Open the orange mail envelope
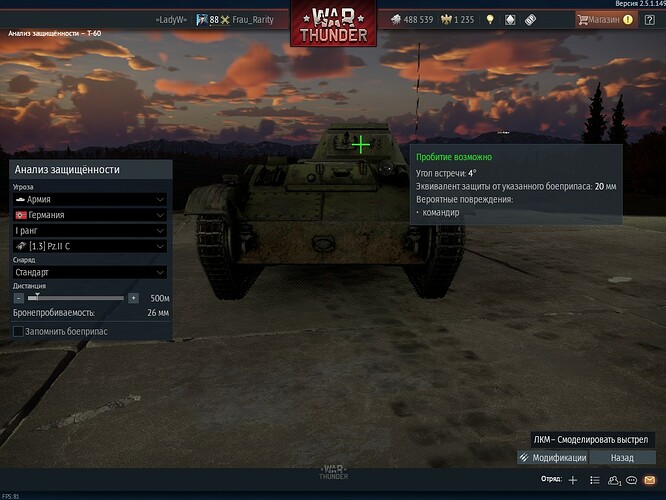 pyautogui.click(x=649, y=480)
